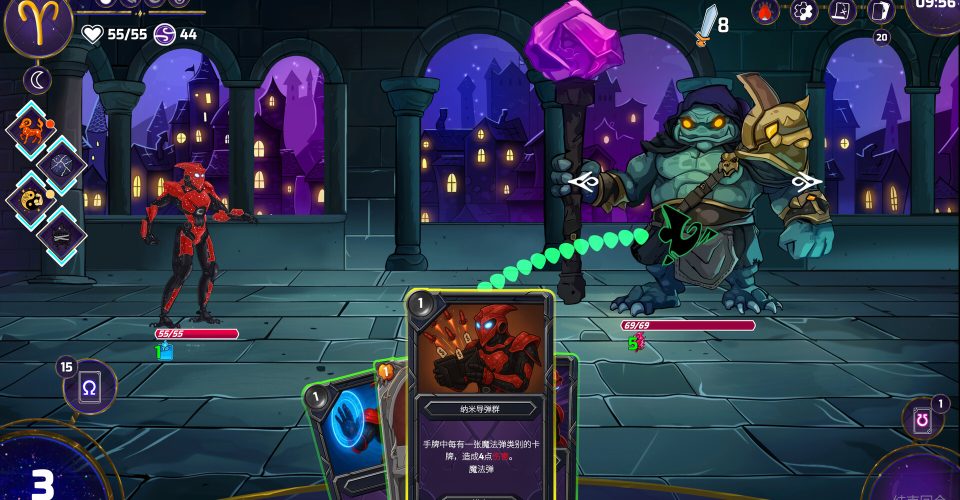
Task: Click the red flame icon
Action: [765, 11]
